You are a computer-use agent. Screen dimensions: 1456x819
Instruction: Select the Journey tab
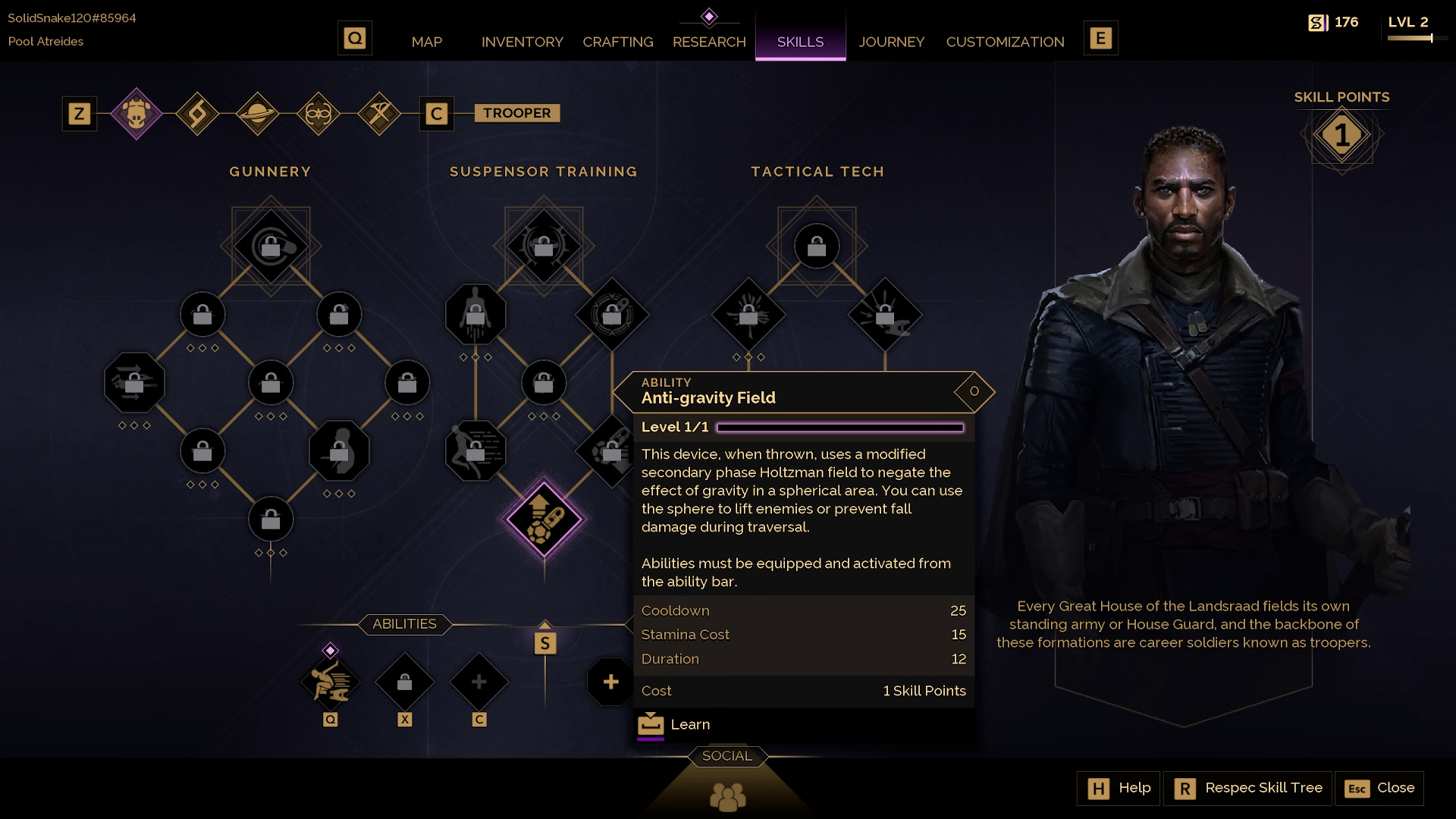[x=891, y=42]
